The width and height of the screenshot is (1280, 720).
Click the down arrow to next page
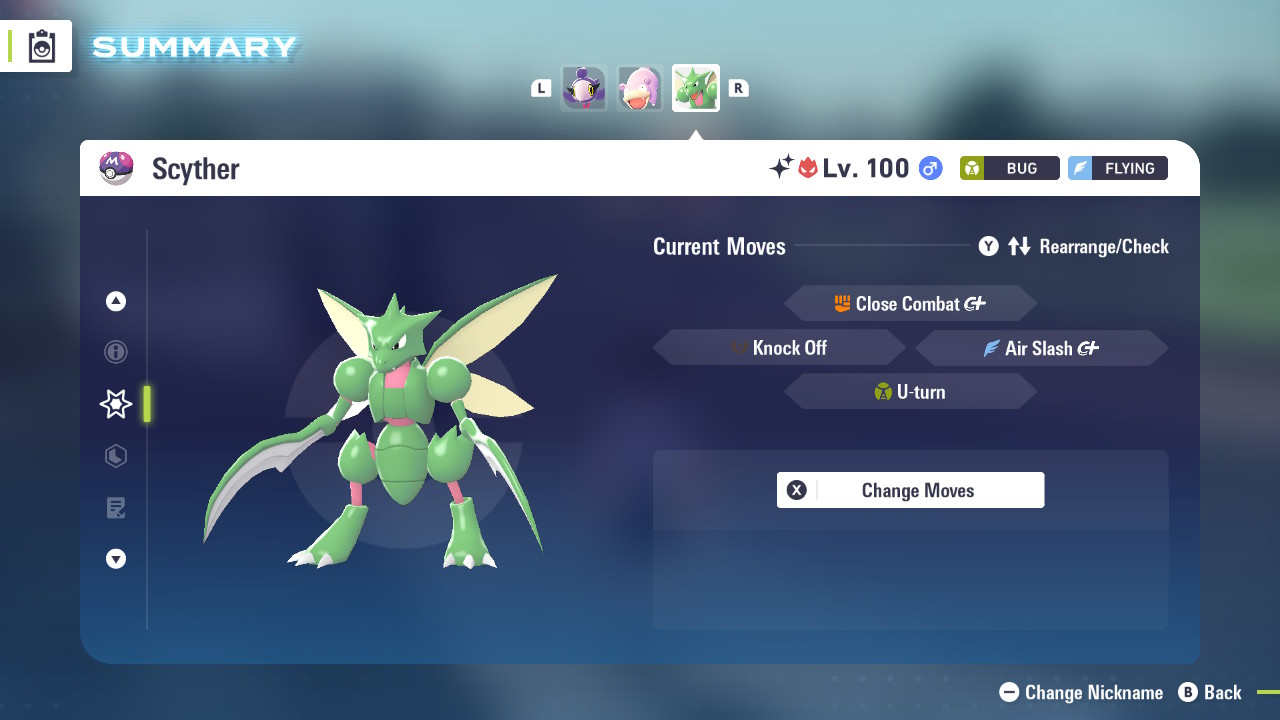tap(116, 559)
